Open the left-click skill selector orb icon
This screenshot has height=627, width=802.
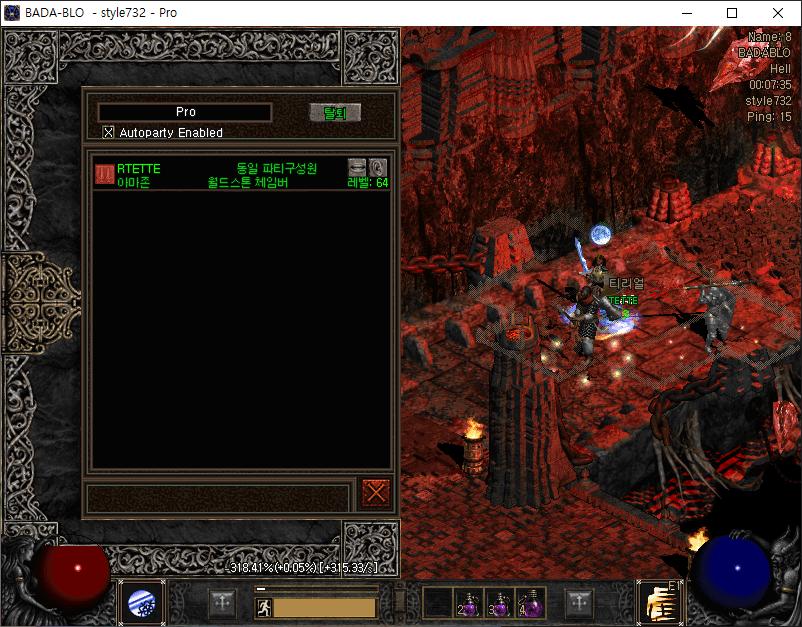click(140, 603)
